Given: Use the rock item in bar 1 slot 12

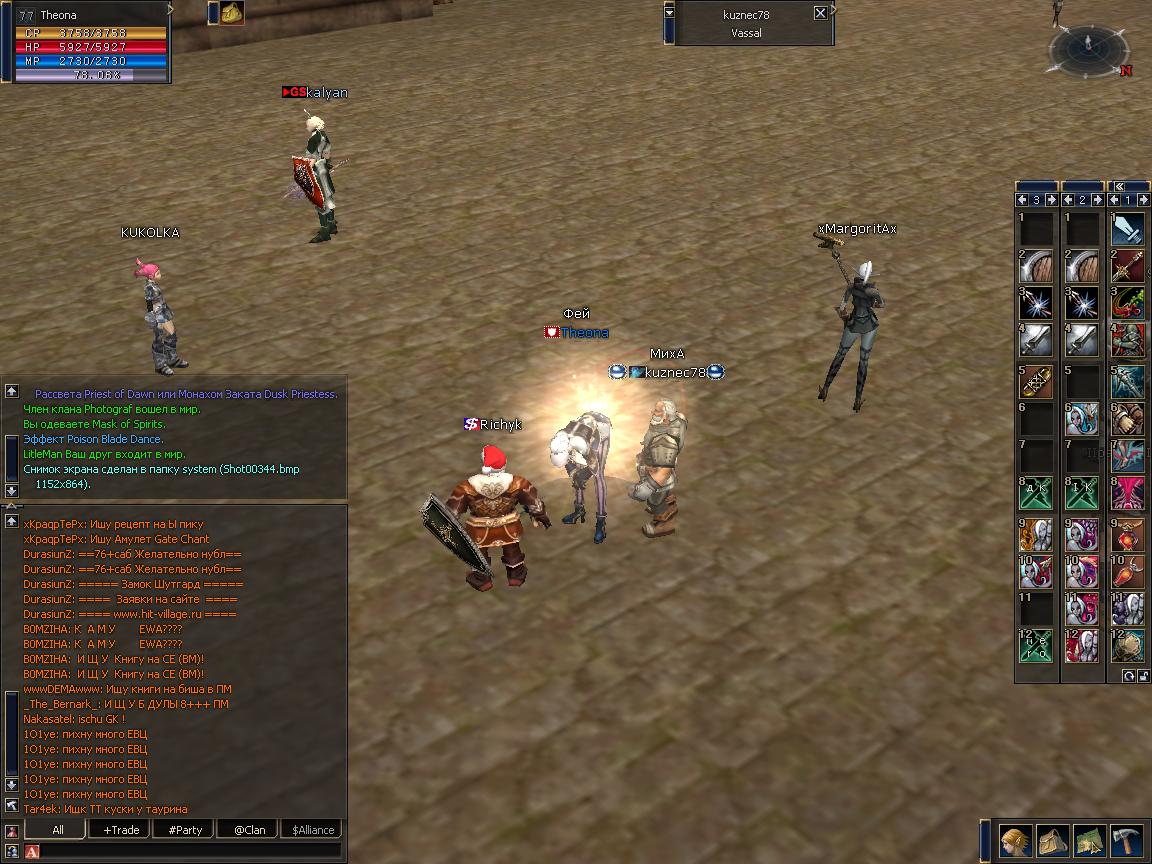Looking at the screenshot, I should pos(1129,646).
